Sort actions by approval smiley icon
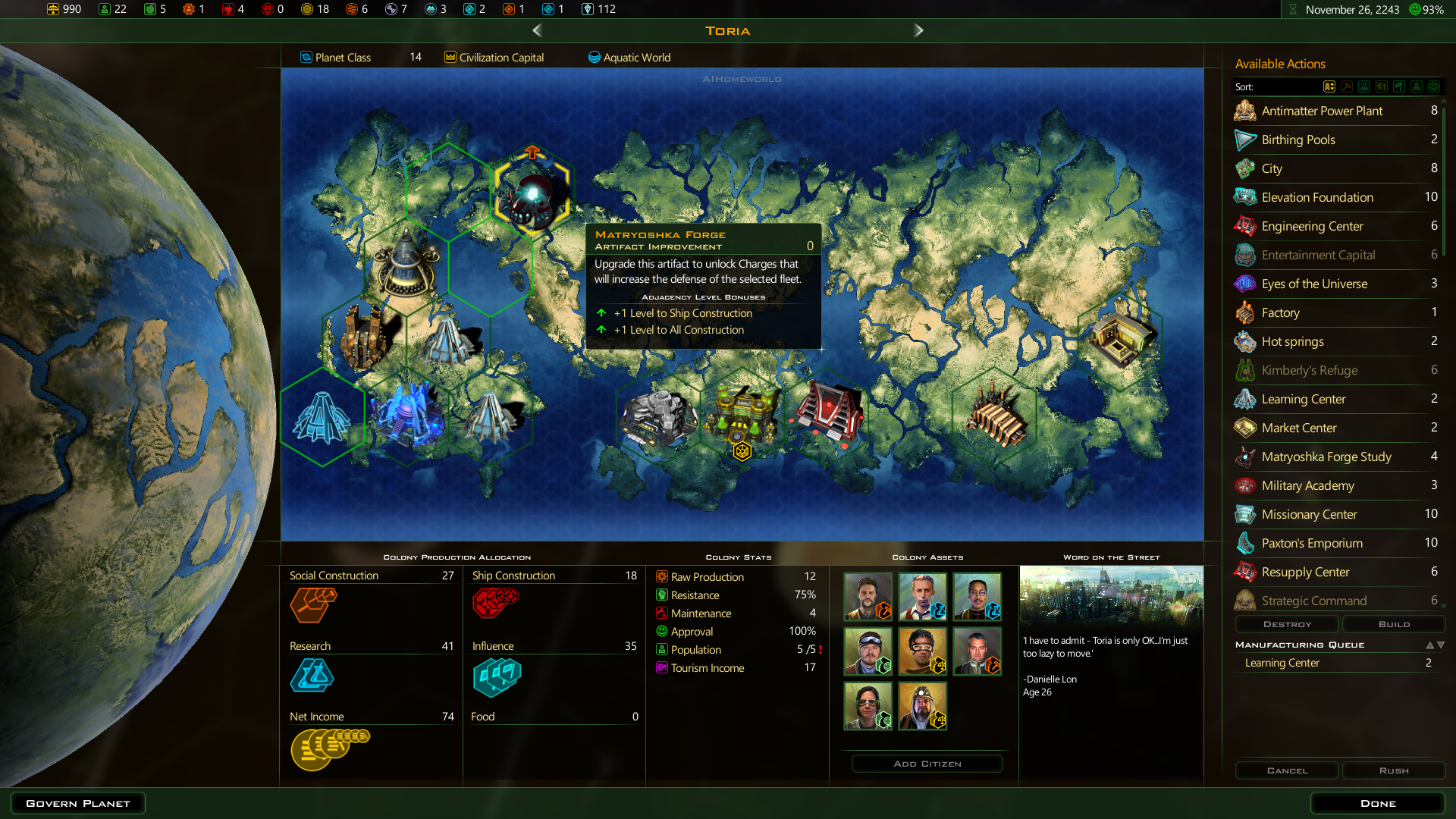This screenshot has height=819, width=1456. coord(1434,86)
